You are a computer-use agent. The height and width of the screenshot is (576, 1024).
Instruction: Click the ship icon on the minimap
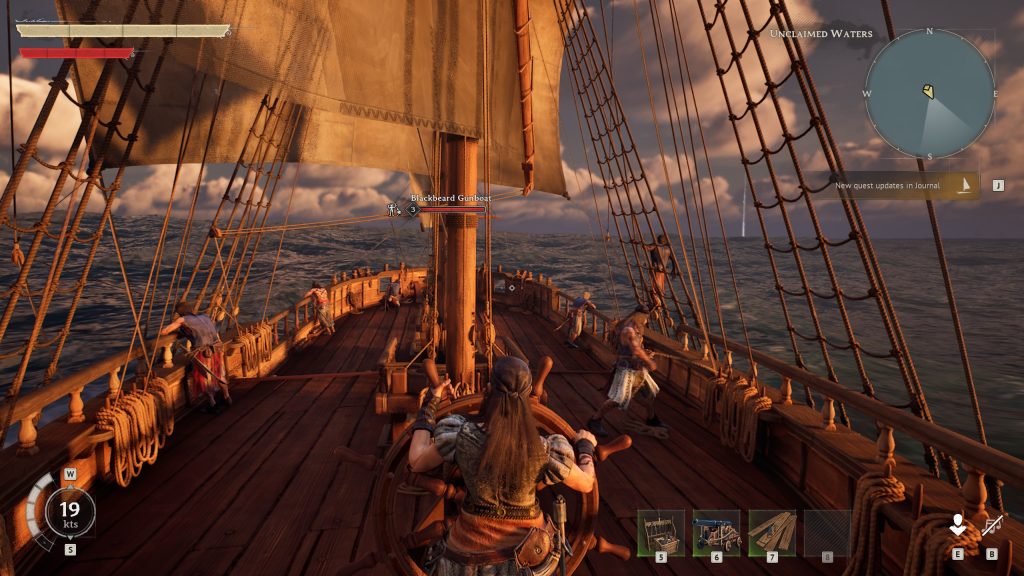click(929, 92)
